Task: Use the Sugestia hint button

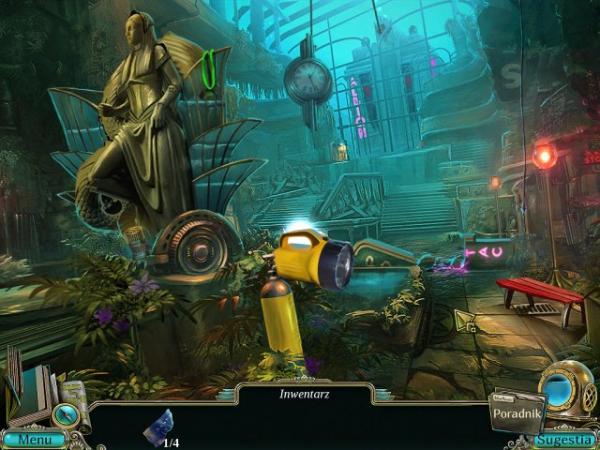Action: point(565,439)
